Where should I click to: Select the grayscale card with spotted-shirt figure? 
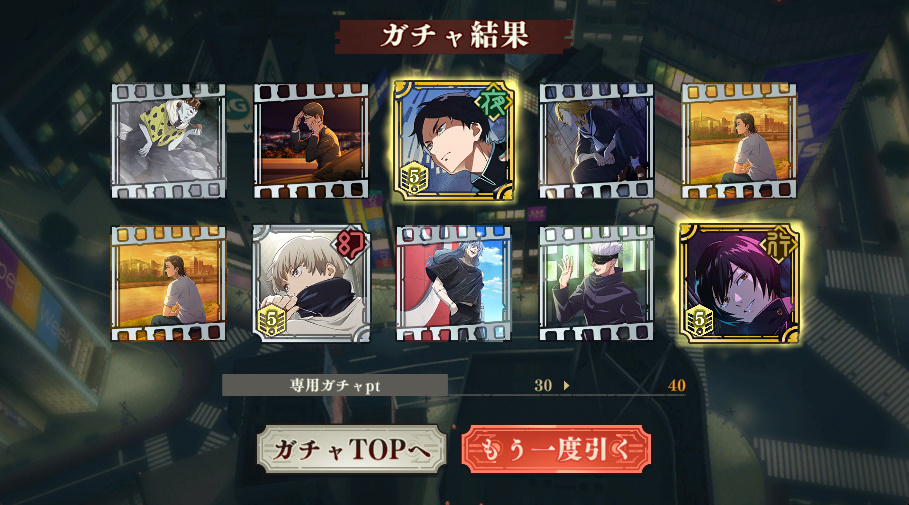(x=169, y=141)
